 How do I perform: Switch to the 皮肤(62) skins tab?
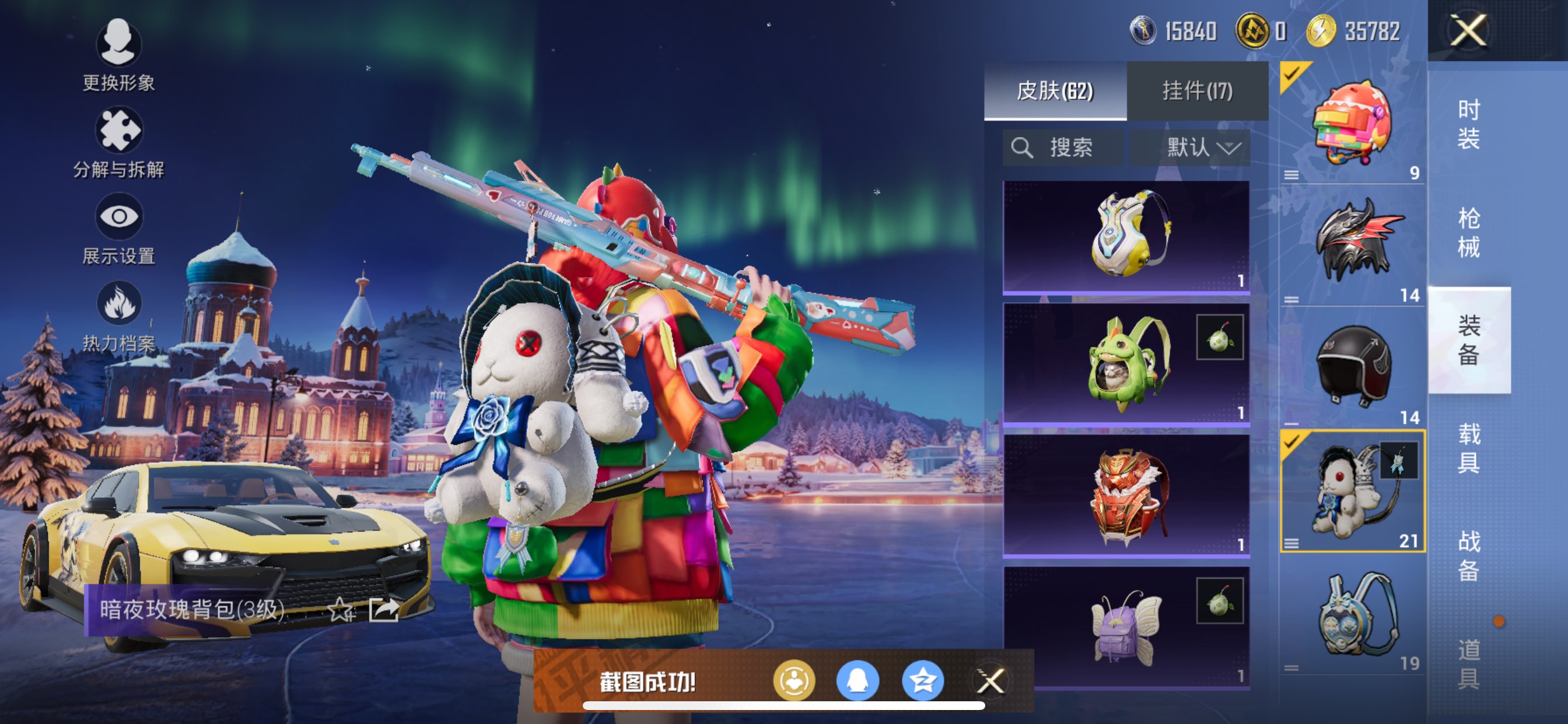1055,92
